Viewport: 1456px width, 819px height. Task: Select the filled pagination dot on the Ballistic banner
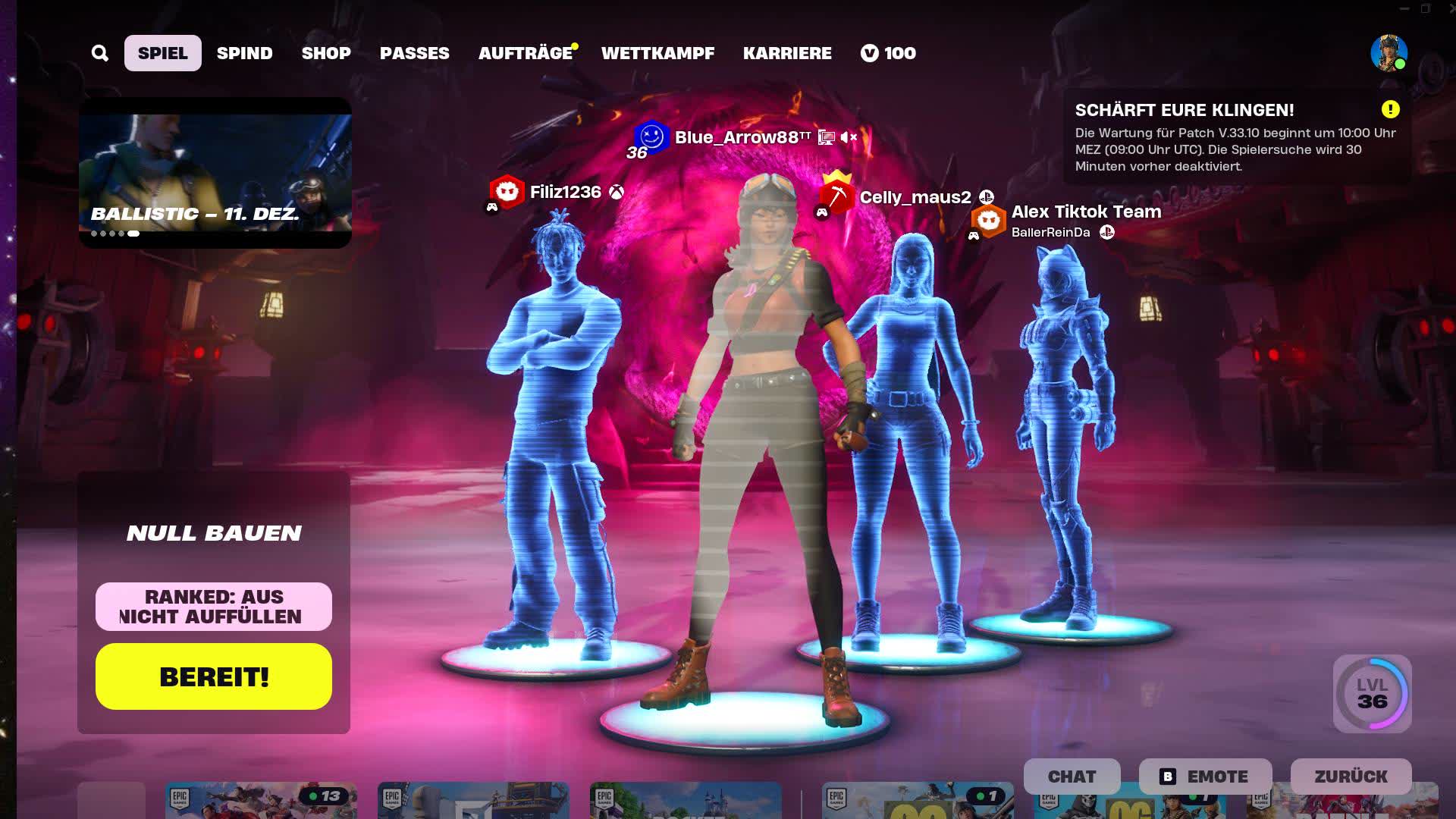point(133,235)
